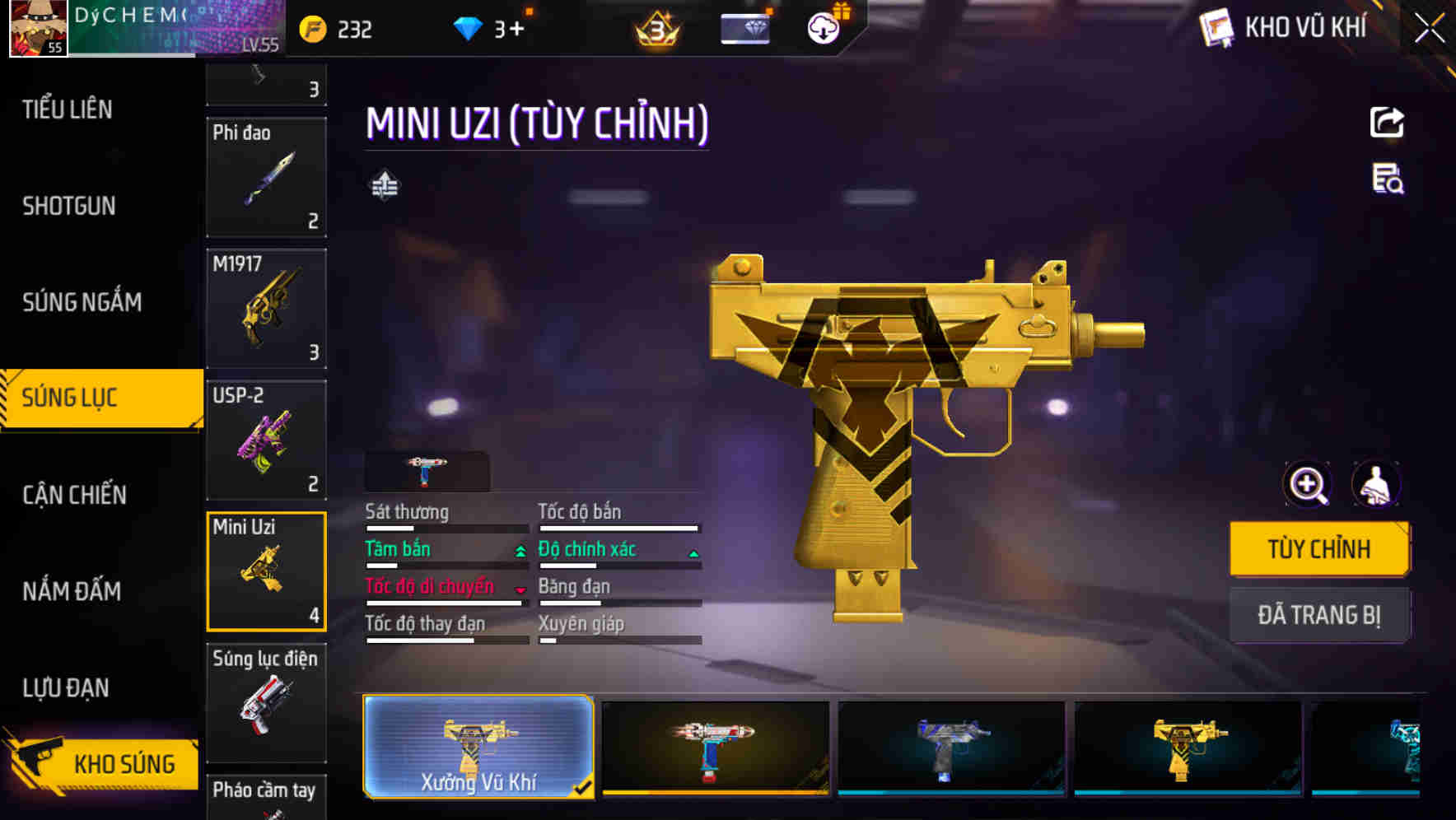Pick the Súng lục điện tile
The width and height of the screenshot is (1456, 820).
(x=266, y=702)
